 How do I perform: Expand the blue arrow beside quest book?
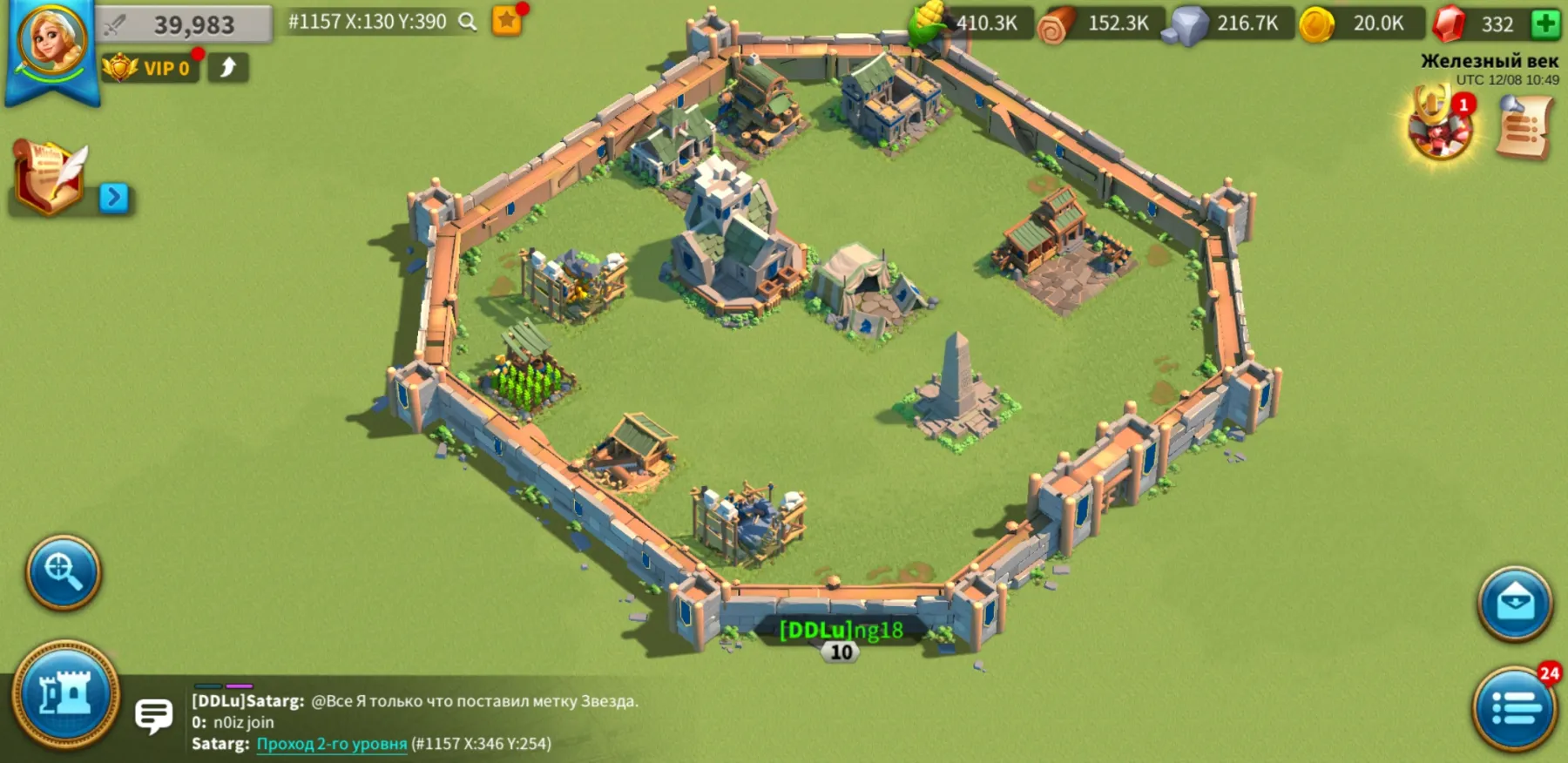113,198
